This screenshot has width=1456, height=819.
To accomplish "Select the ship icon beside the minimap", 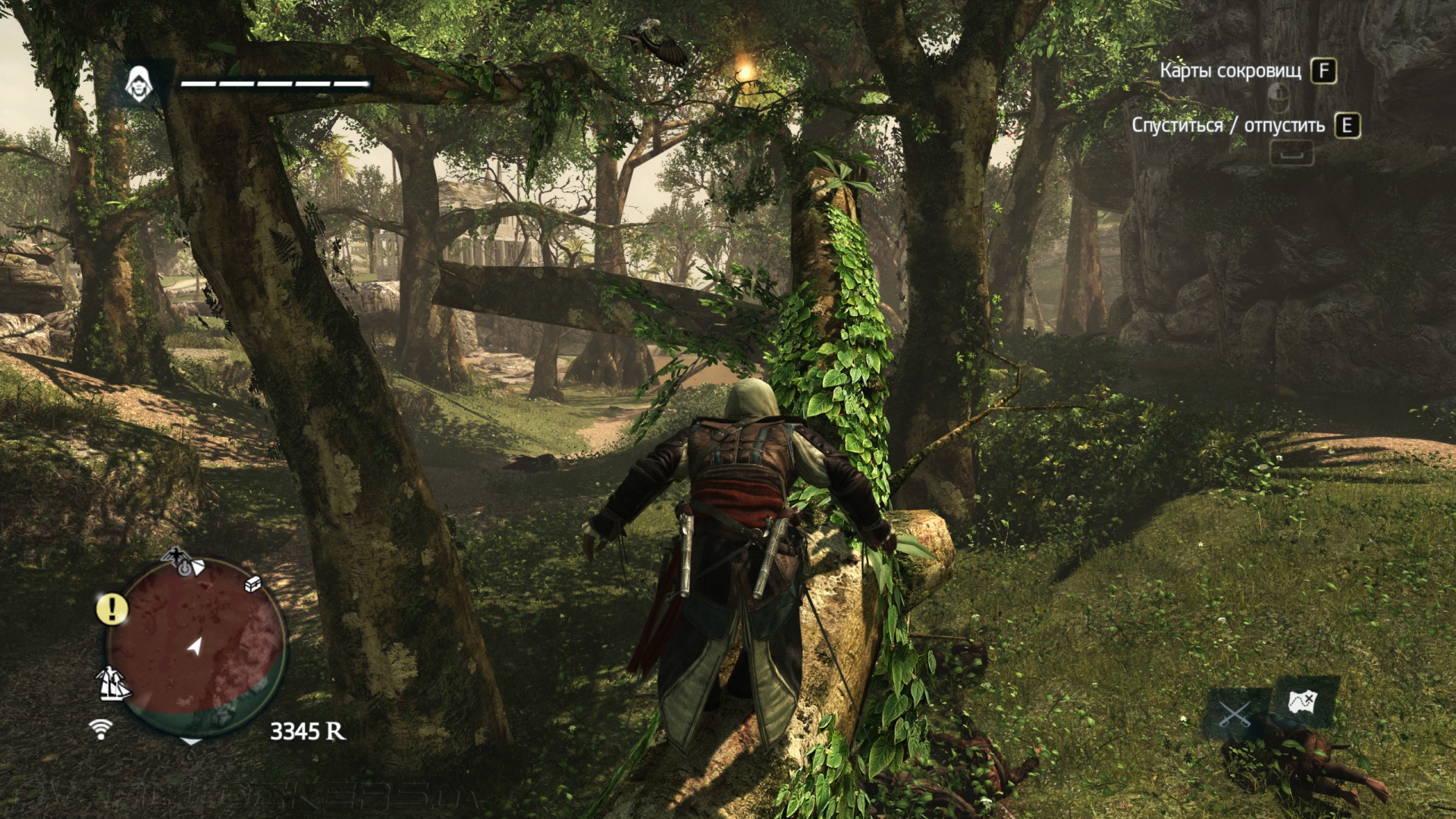I will [114, 683].
